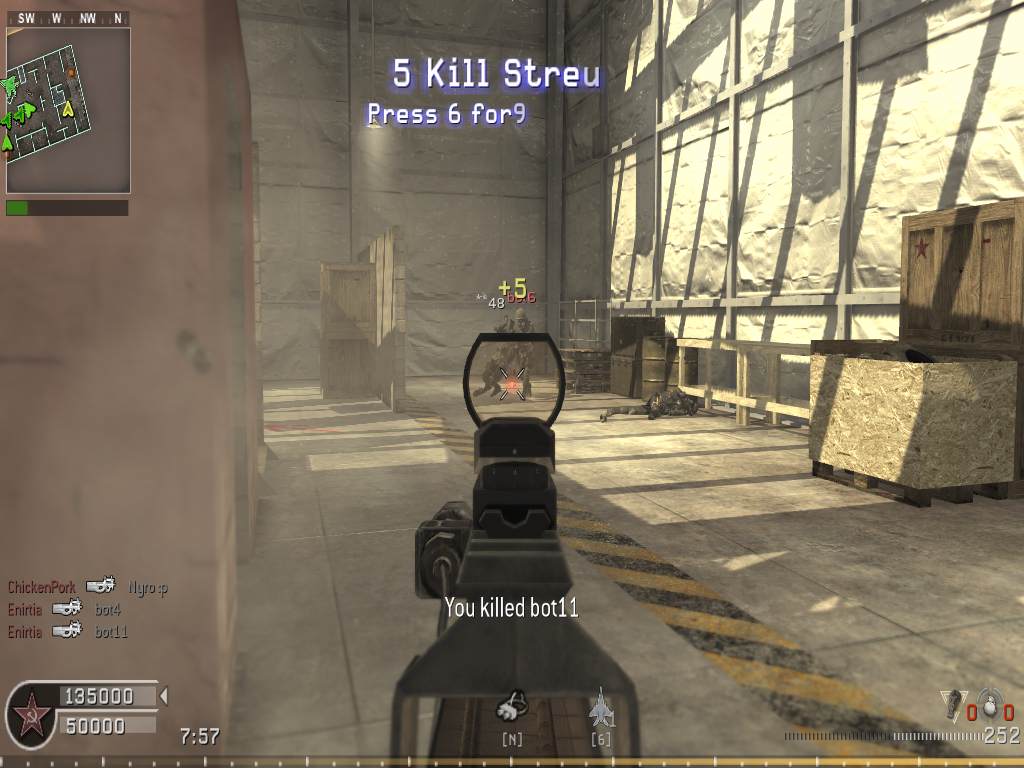Viewport: 1024px width, 768px height.
Task: Click the compass heading strip above the minimap
Action: [68, 18]
